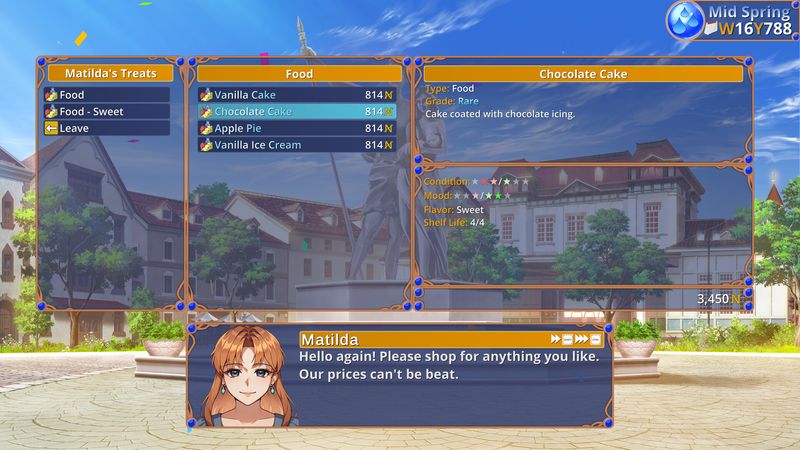
Task: Select Vanilla Cake from the food list
Action: pos(296,95)
